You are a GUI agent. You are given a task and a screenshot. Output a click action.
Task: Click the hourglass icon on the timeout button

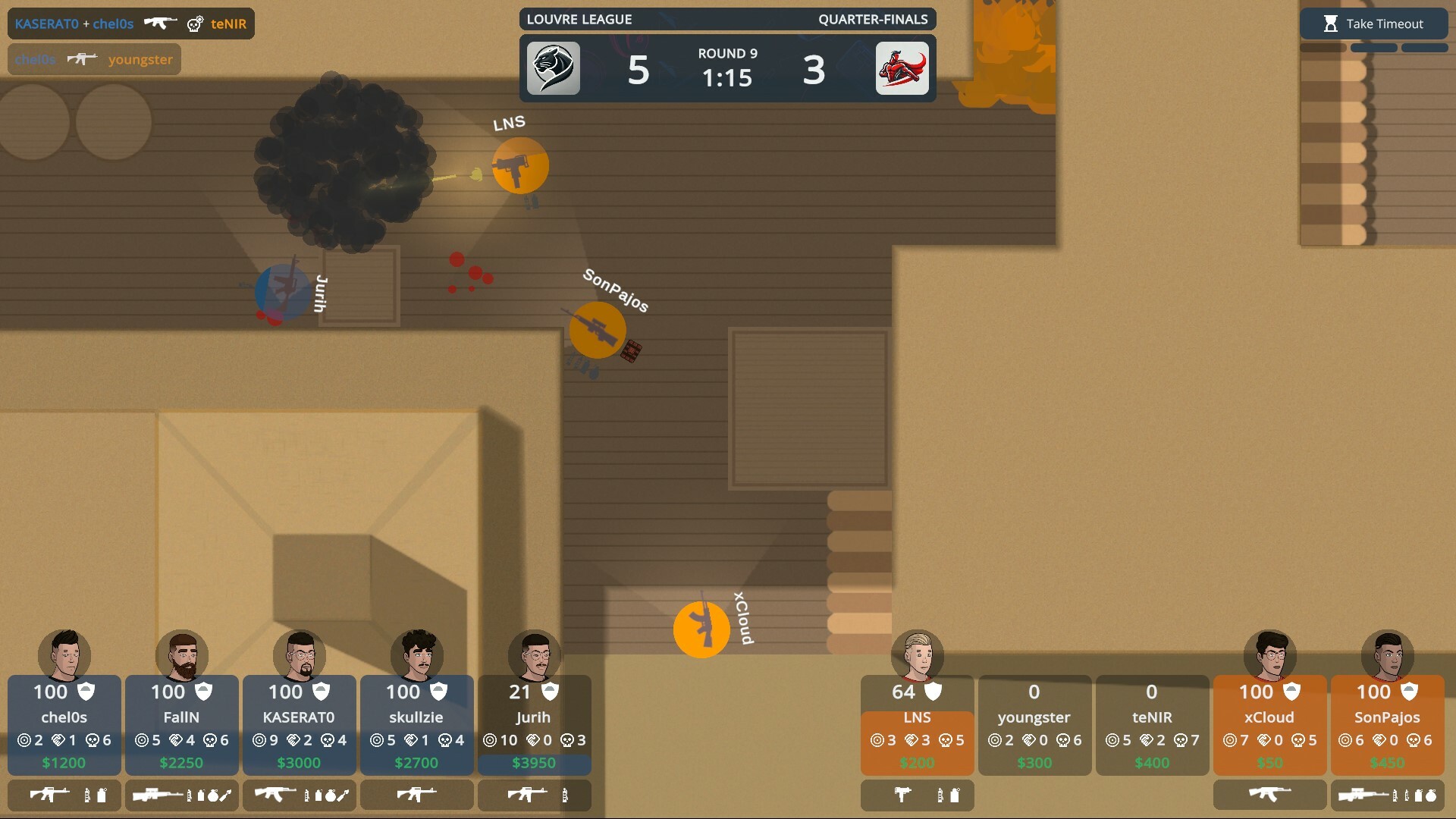(1330, 24)
